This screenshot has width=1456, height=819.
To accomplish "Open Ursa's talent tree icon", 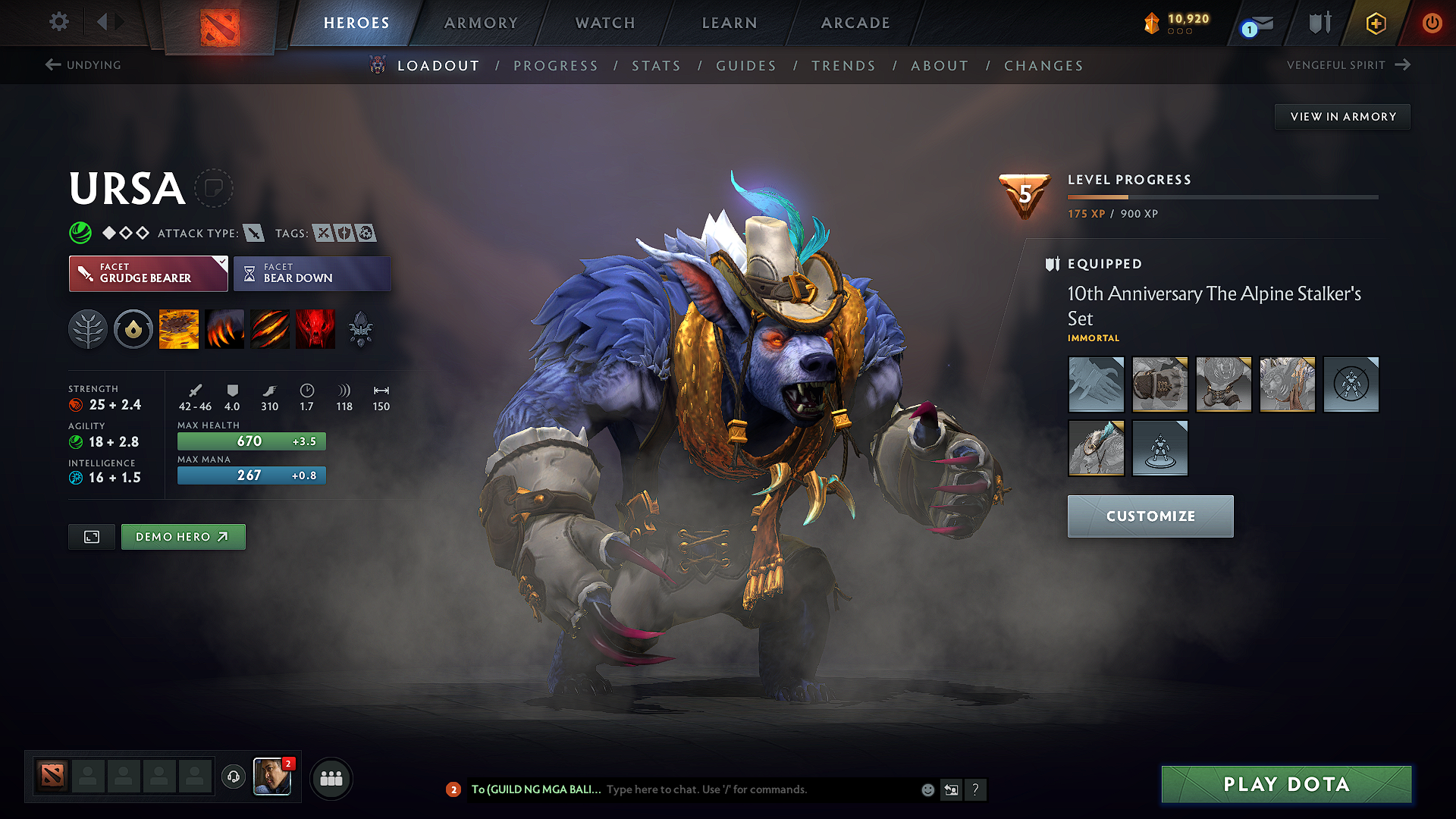I will pyautogui.click(x=88, y=328).
